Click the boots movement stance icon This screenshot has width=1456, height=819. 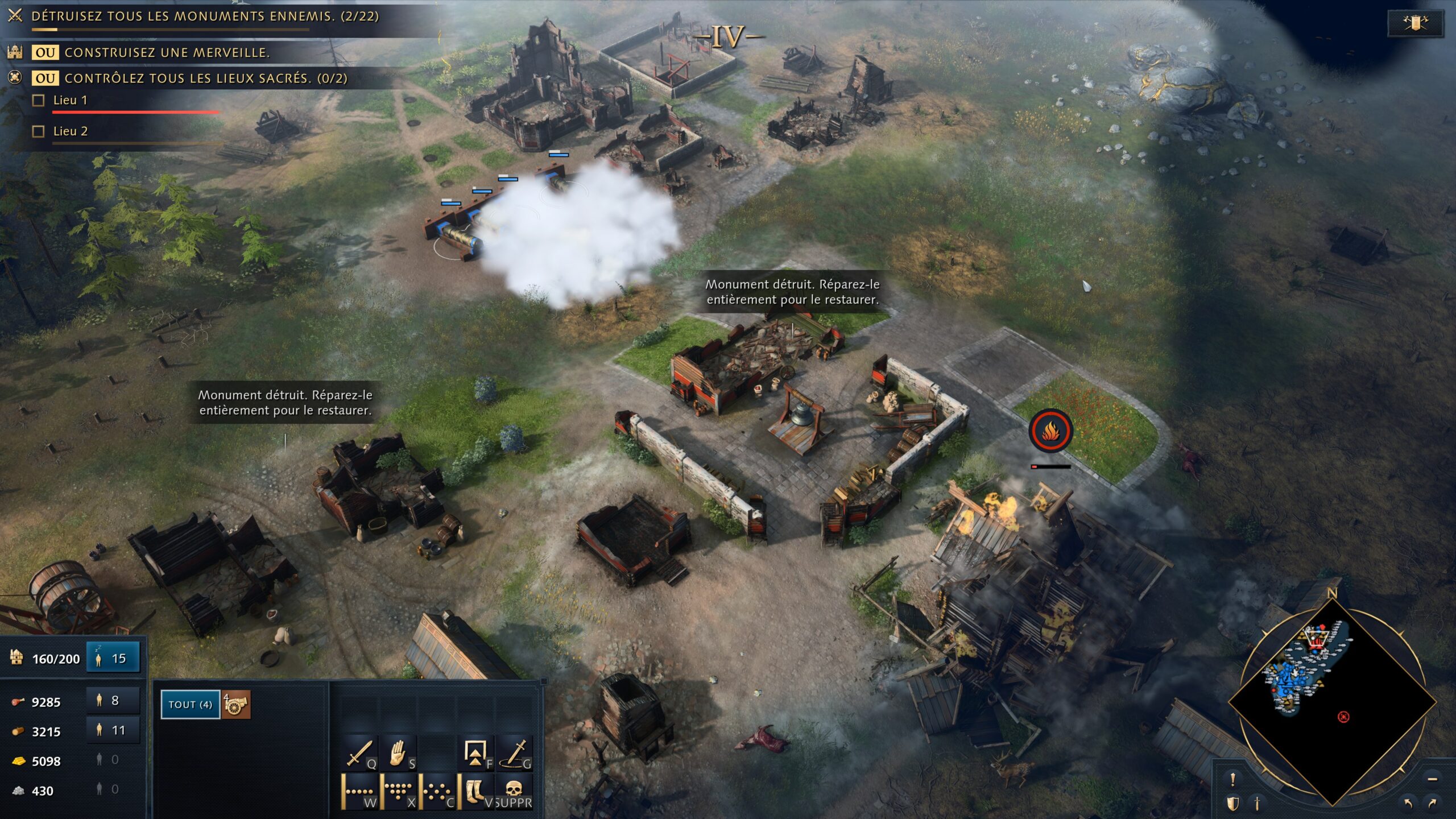click(475, 791)
